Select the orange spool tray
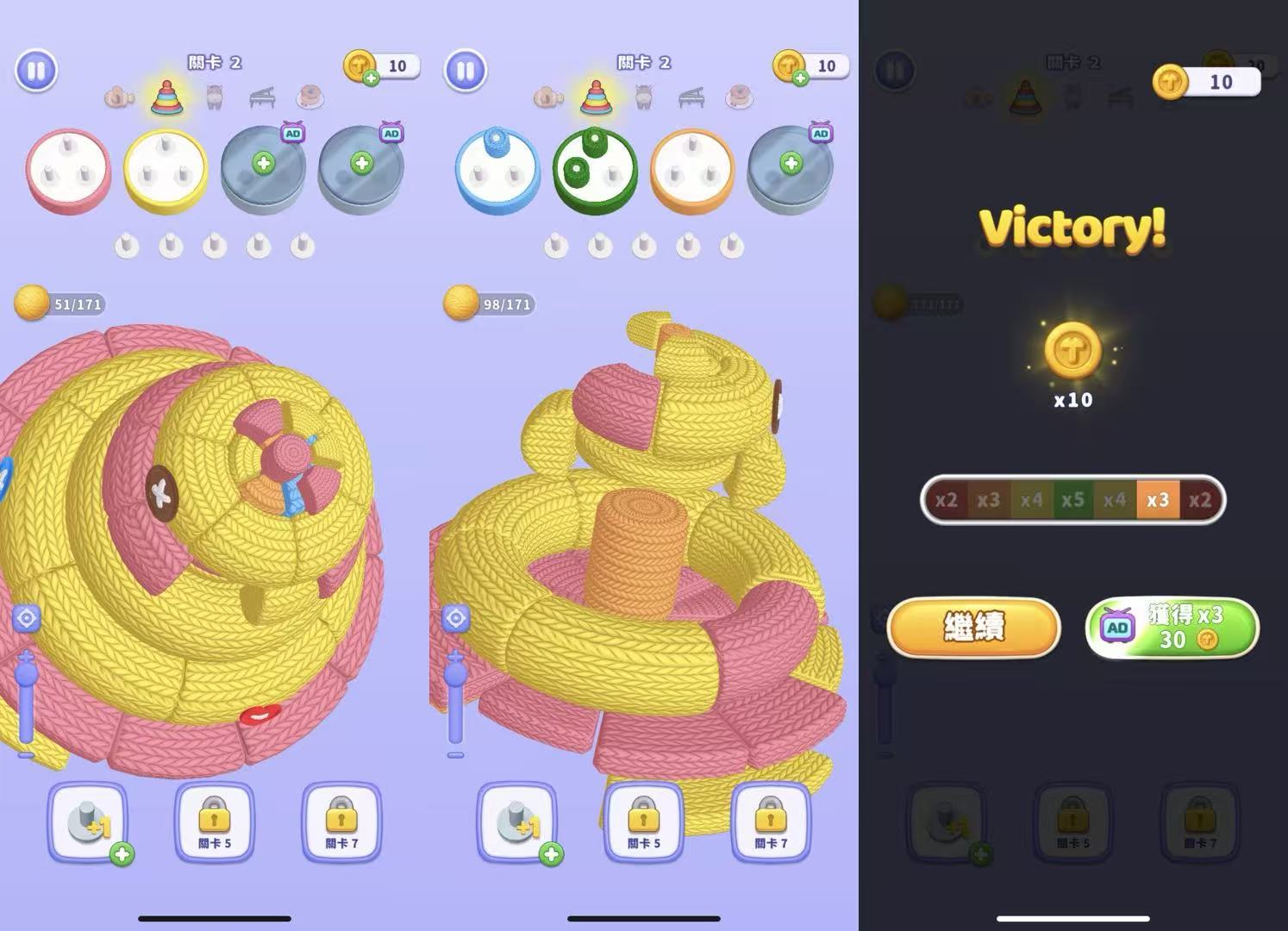The image size is (1288, 931). 692,169
